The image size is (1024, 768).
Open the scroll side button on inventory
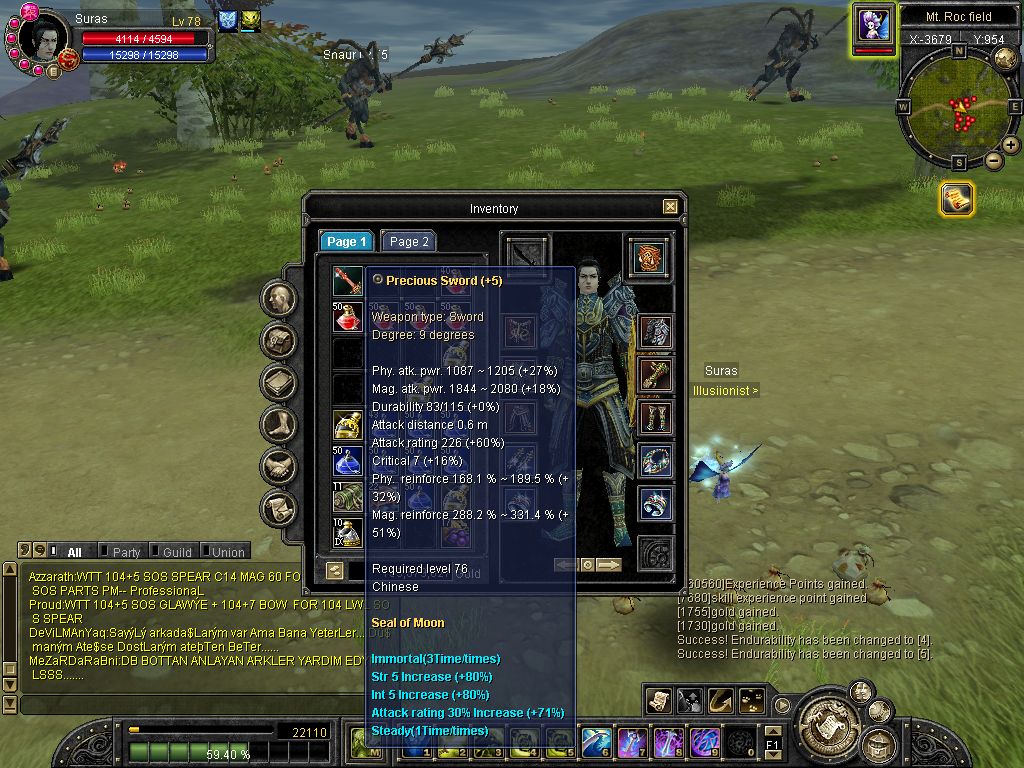279,509
